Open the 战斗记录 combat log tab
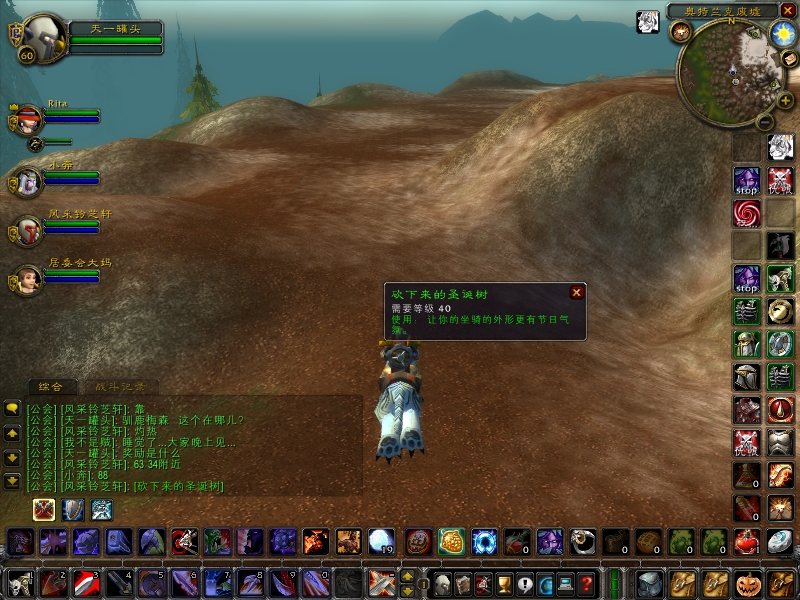 pyautogui.click(x=120, y=386)
